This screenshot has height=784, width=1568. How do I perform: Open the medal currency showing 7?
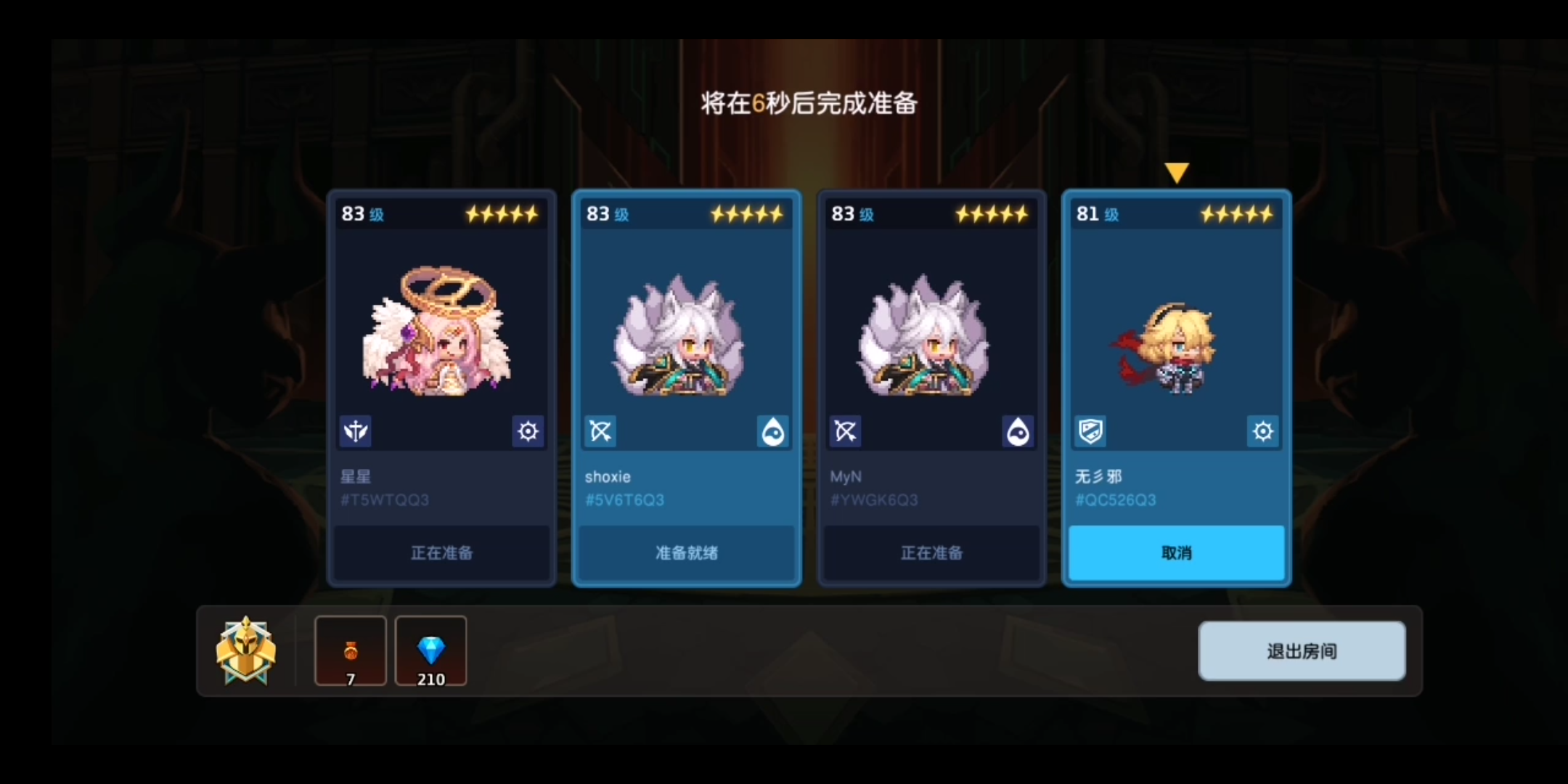point(351,651)
